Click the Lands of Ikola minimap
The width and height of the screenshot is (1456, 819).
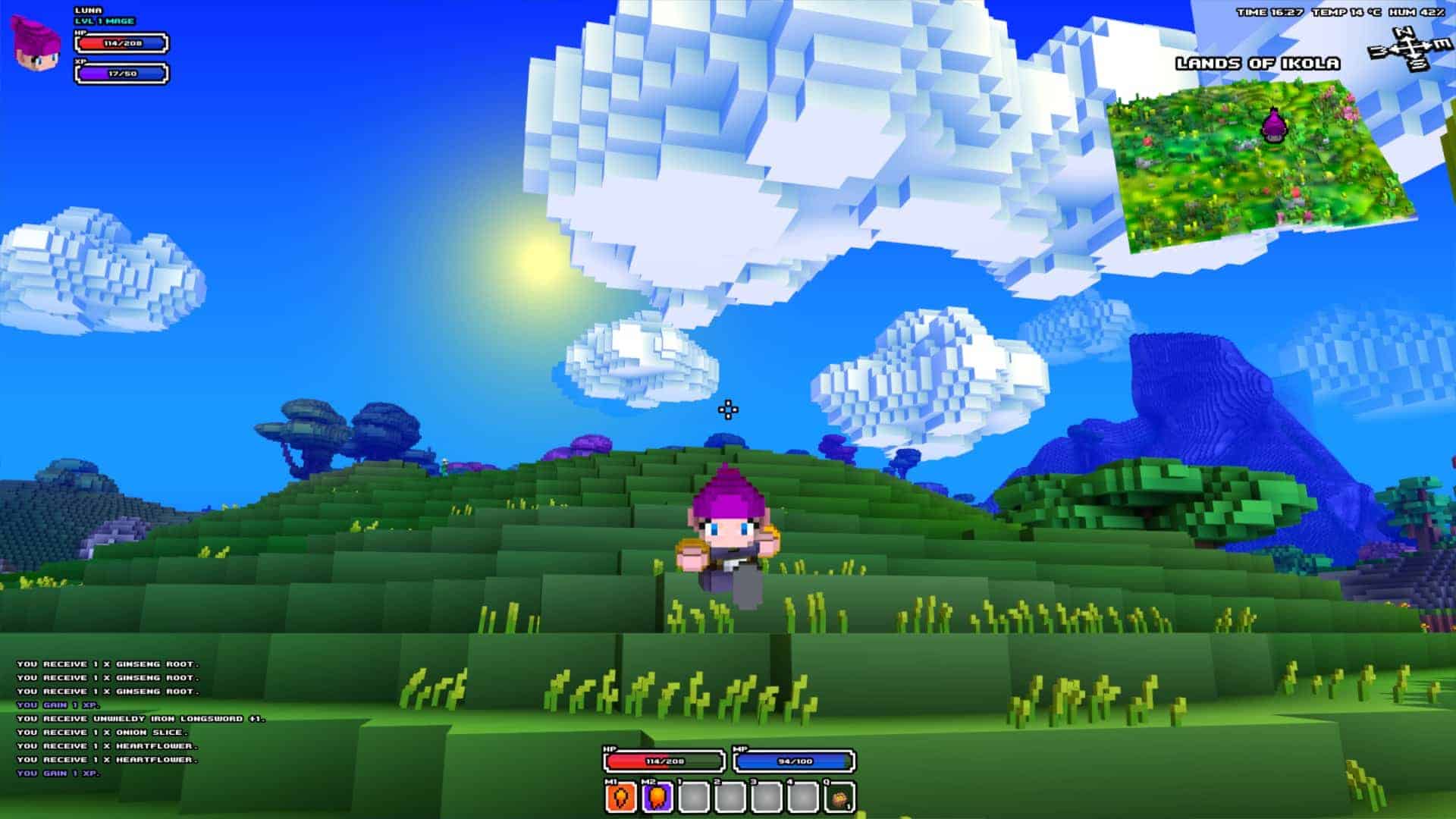pos(1259,163)
